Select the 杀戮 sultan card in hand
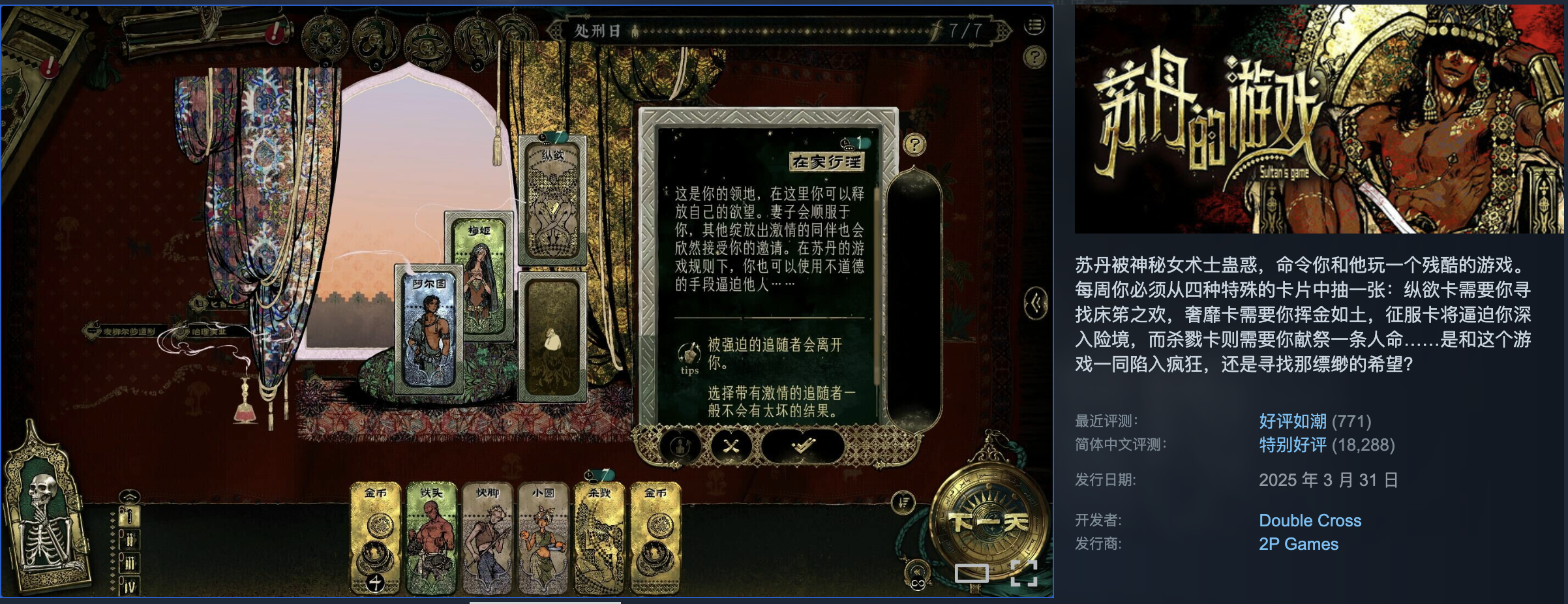 (599, 537)
